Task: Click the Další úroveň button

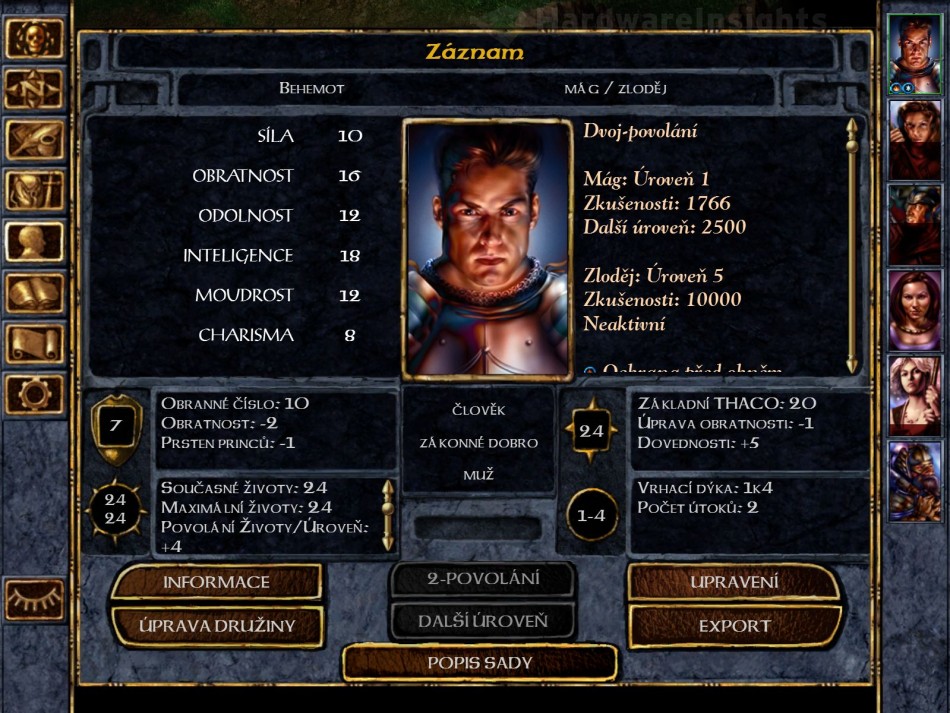Action: tap(483, 621)
